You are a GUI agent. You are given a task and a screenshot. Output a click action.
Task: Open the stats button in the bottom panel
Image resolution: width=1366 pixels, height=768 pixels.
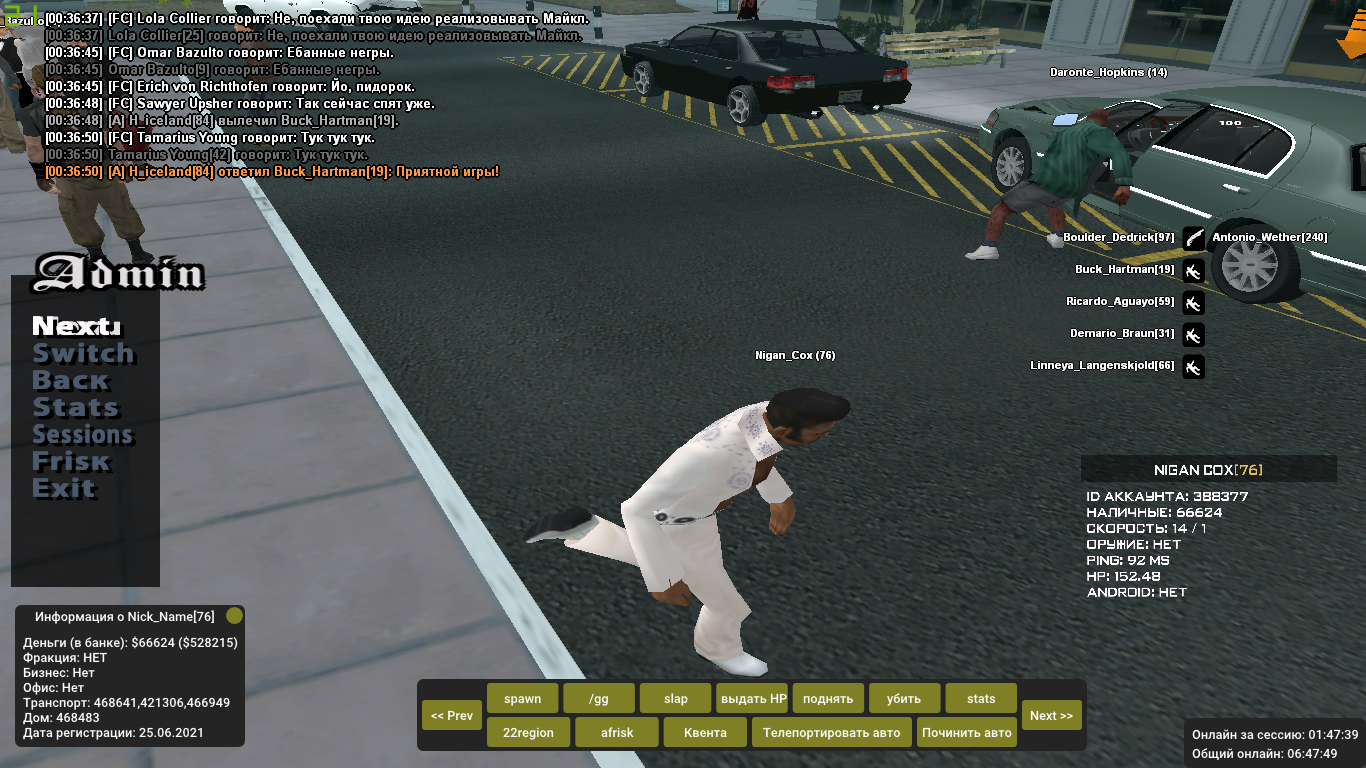(981, 698)
